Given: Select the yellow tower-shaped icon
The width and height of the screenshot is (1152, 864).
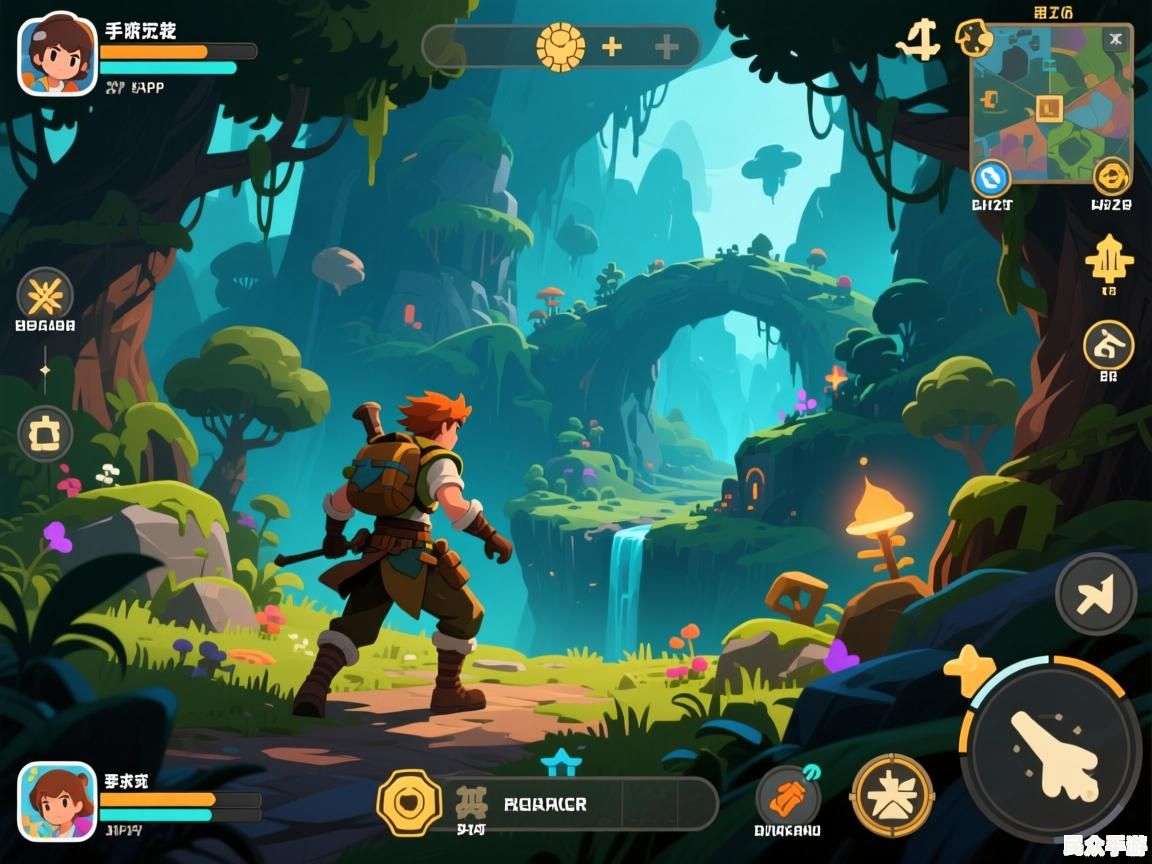Looking at the screenshot, I should coord(1109,259).
